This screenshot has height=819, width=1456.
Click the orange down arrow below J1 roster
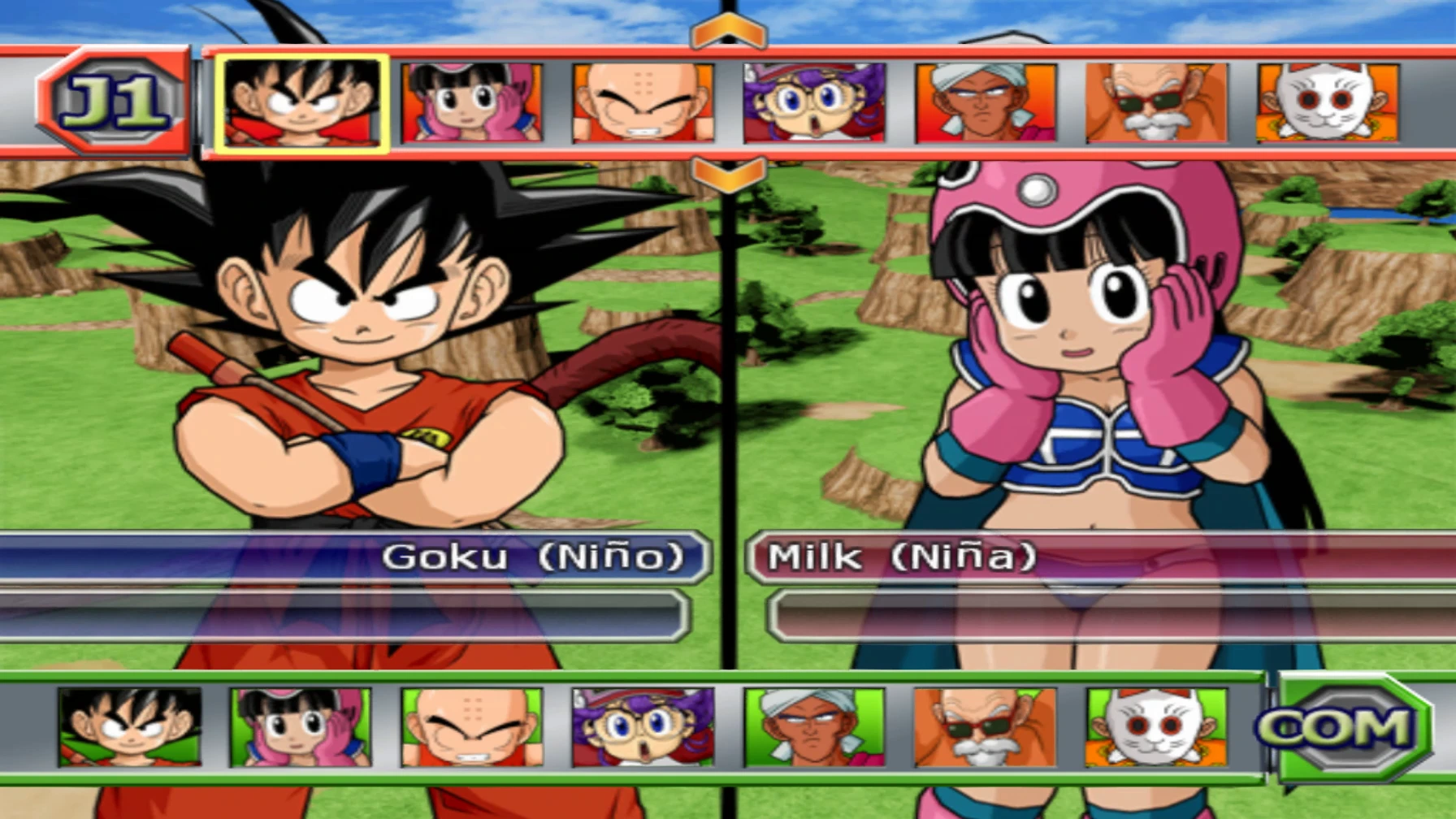pos(728,173)
